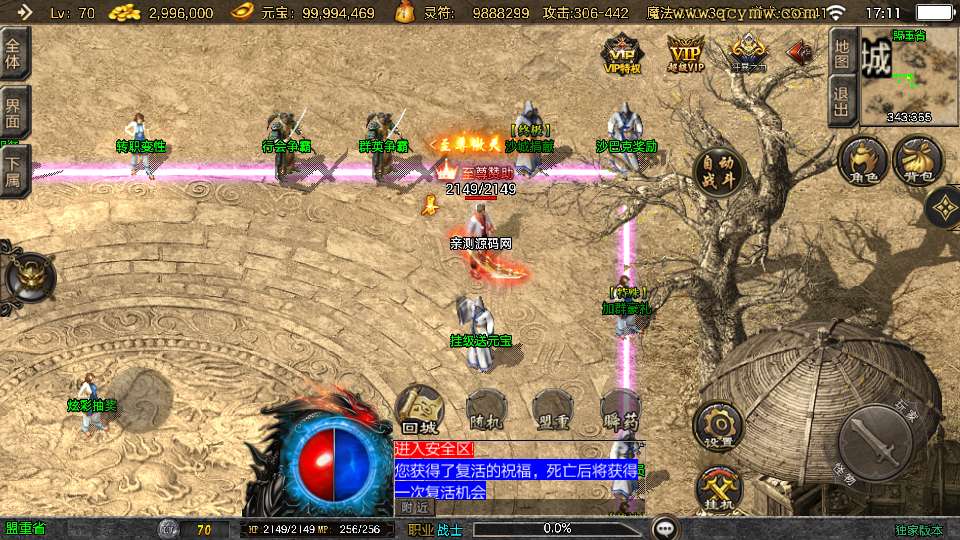
Task: Tap the sword attack button
Action: pyautogui.click(x=875, y=438)
